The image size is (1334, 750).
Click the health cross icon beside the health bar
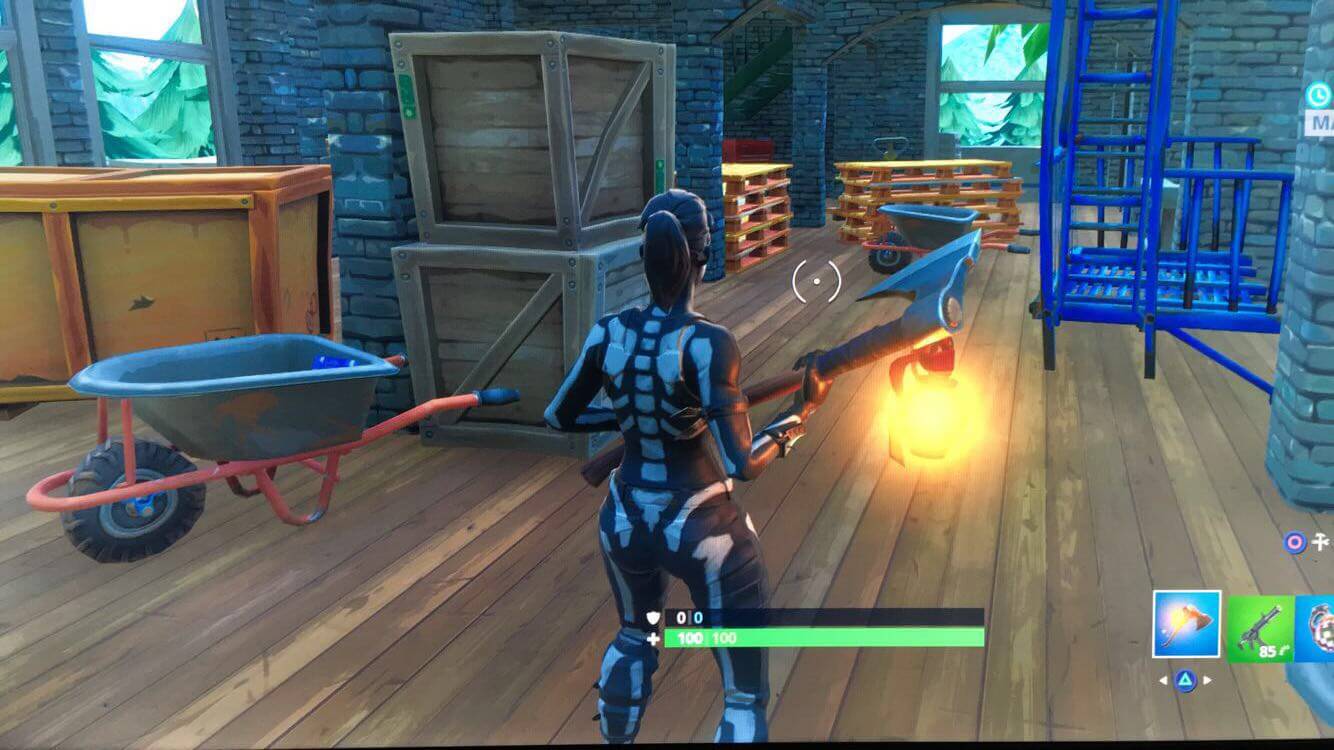coord(653,639)
